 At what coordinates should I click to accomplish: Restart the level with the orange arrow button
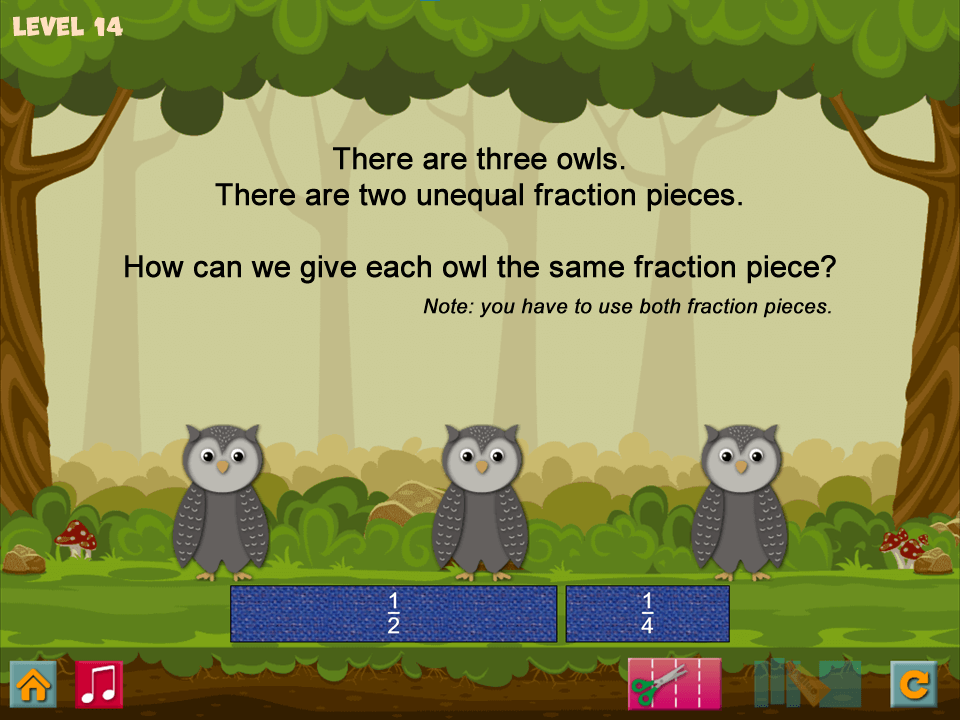[x=914, y=685]
